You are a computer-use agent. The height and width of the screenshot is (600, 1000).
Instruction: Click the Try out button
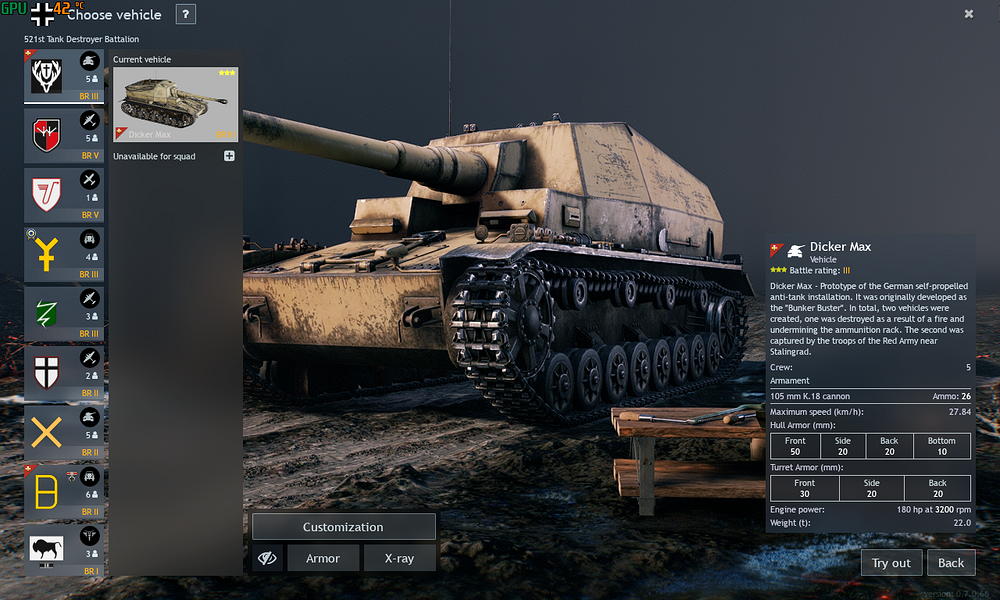click(x=891, y=563)
